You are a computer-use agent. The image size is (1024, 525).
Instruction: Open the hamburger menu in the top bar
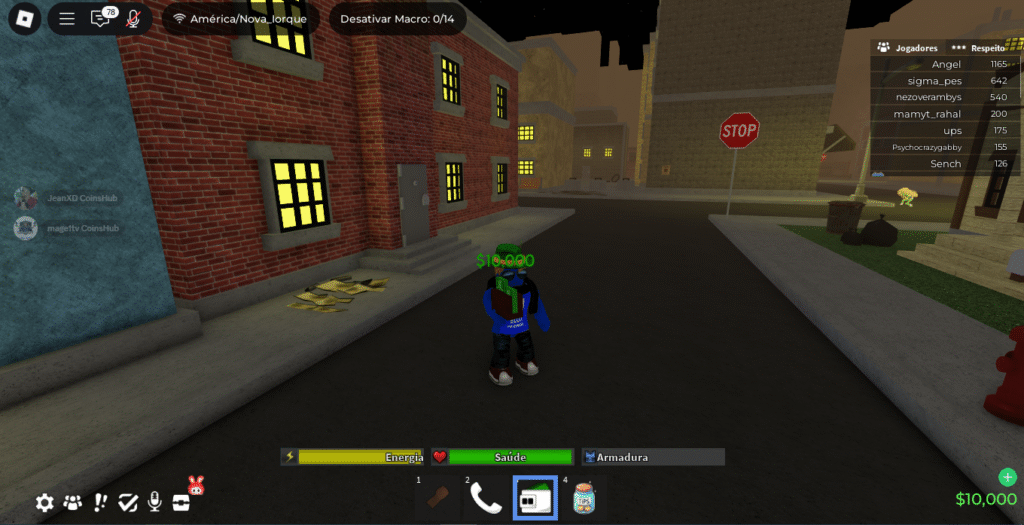67,18
